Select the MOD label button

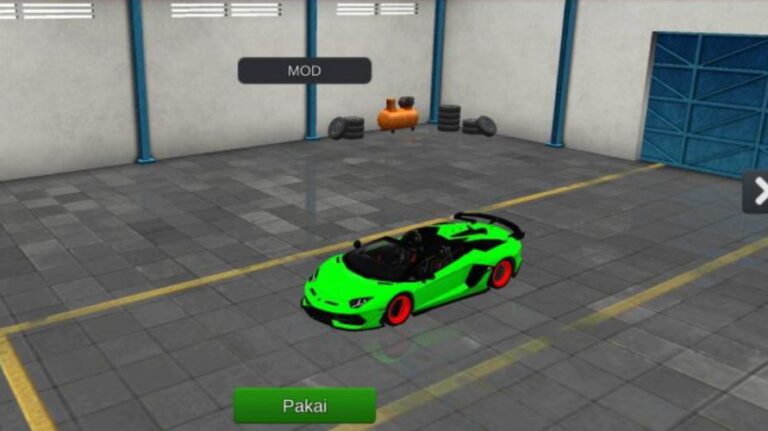pyautogui.click(x=304, y=71)
